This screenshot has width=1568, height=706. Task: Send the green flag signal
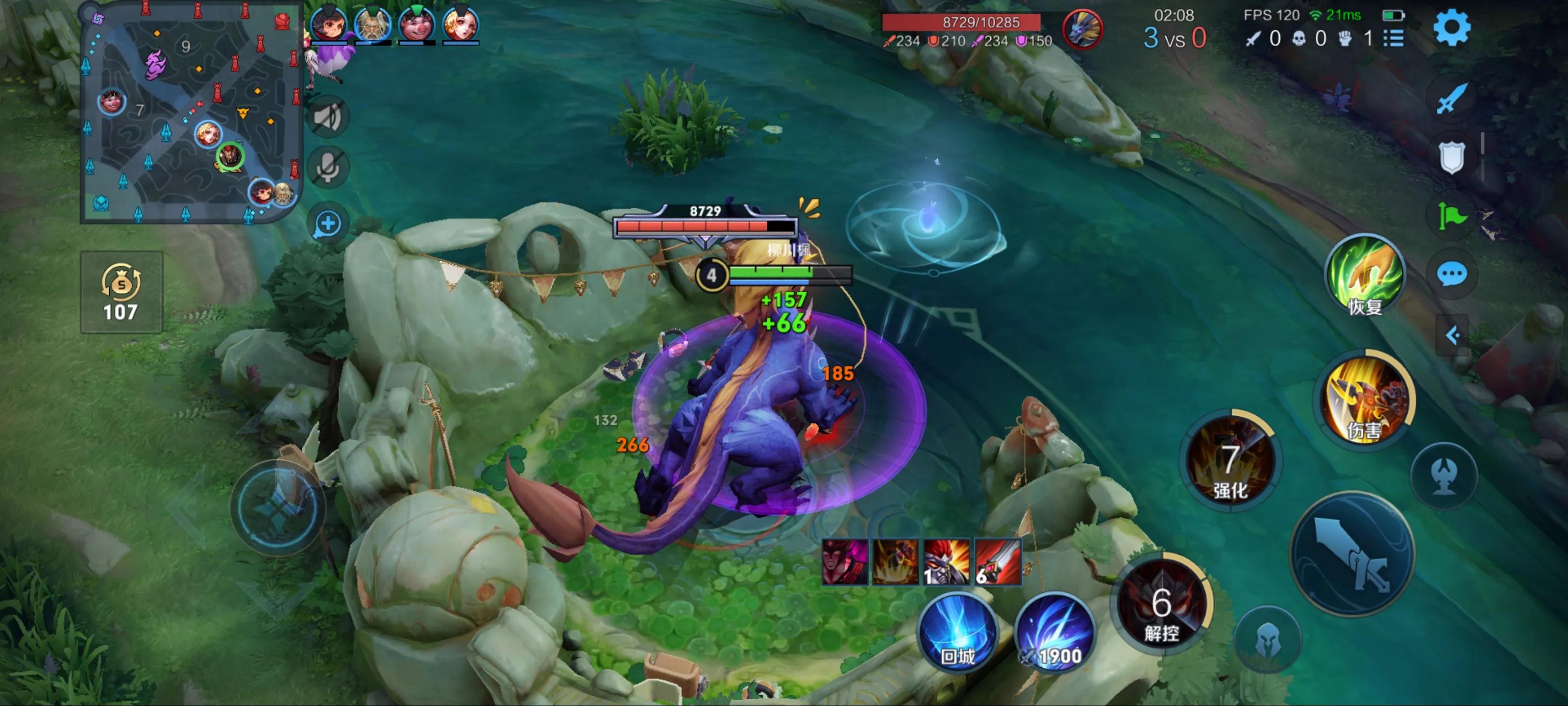1452,216
